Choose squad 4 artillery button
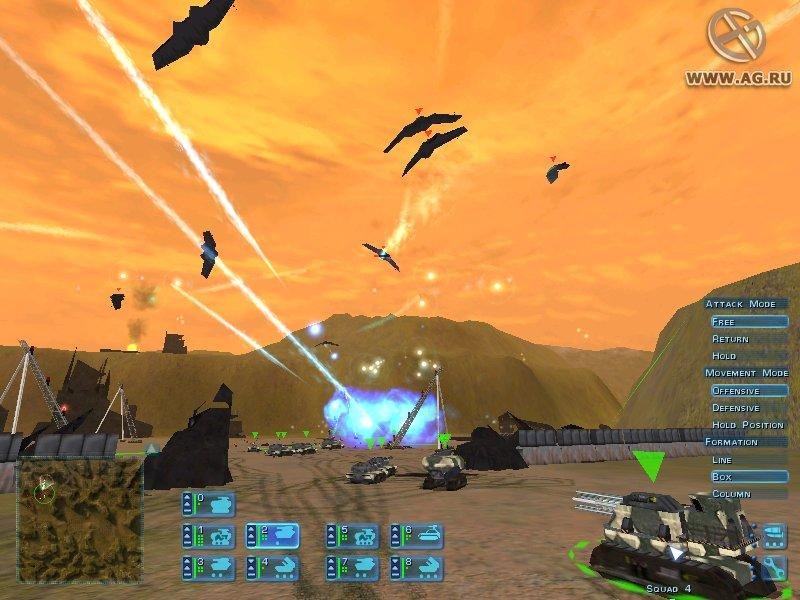This screenshot has height=600, width=800. (273, 568)
